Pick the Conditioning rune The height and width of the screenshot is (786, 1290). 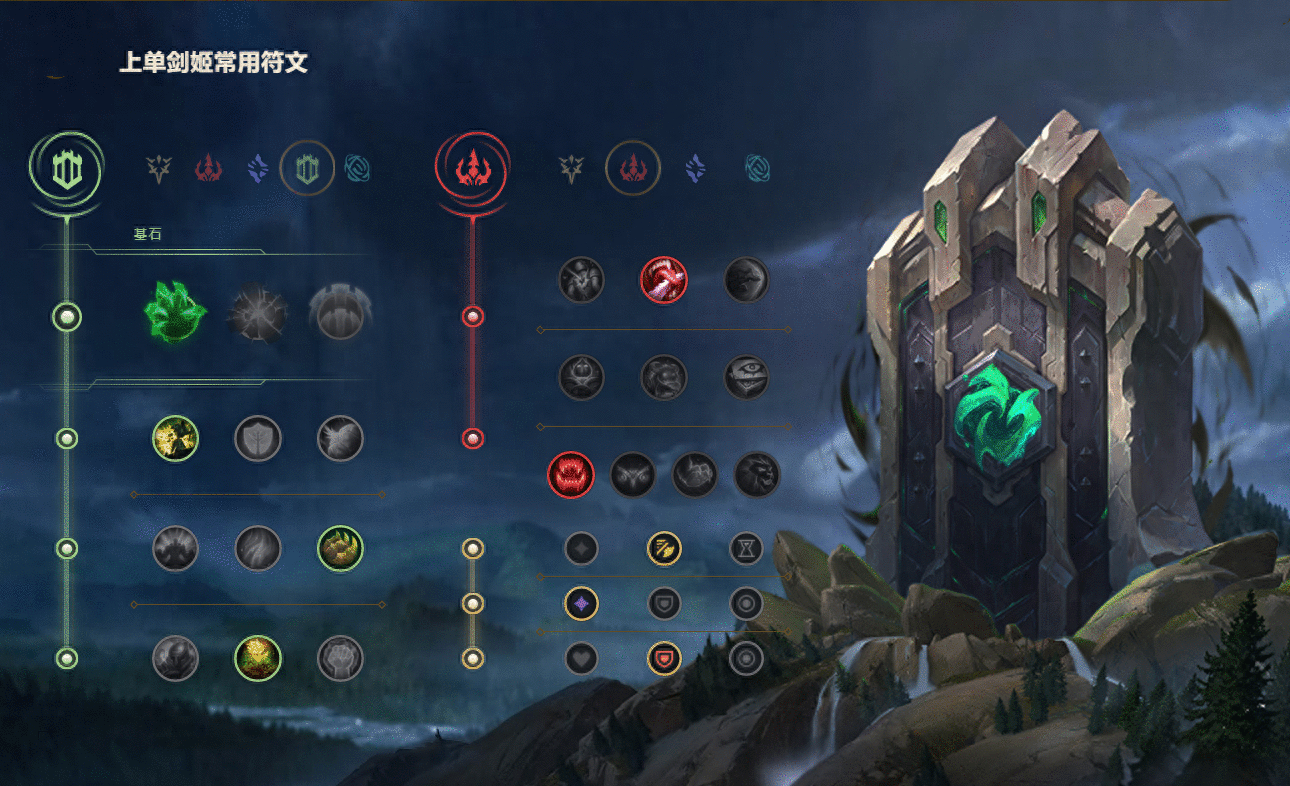[x=175, y=548]
